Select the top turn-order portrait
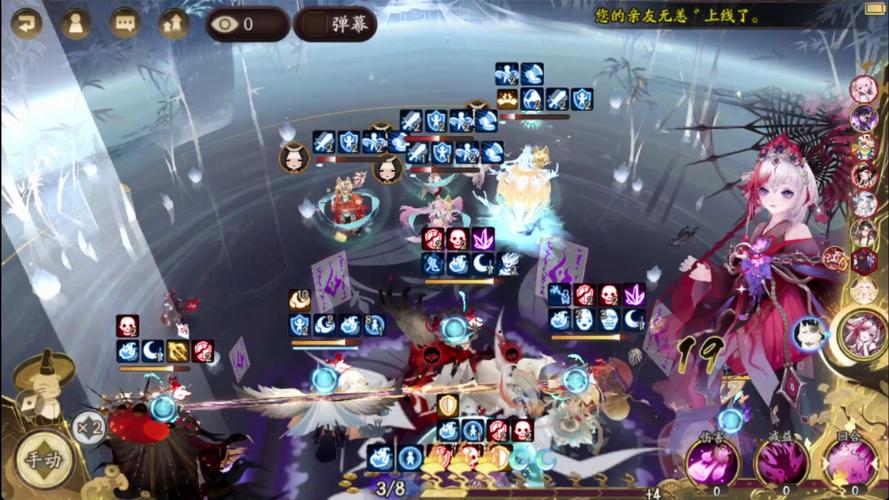Screen dimensions: 889x500 tap(864, 89)
